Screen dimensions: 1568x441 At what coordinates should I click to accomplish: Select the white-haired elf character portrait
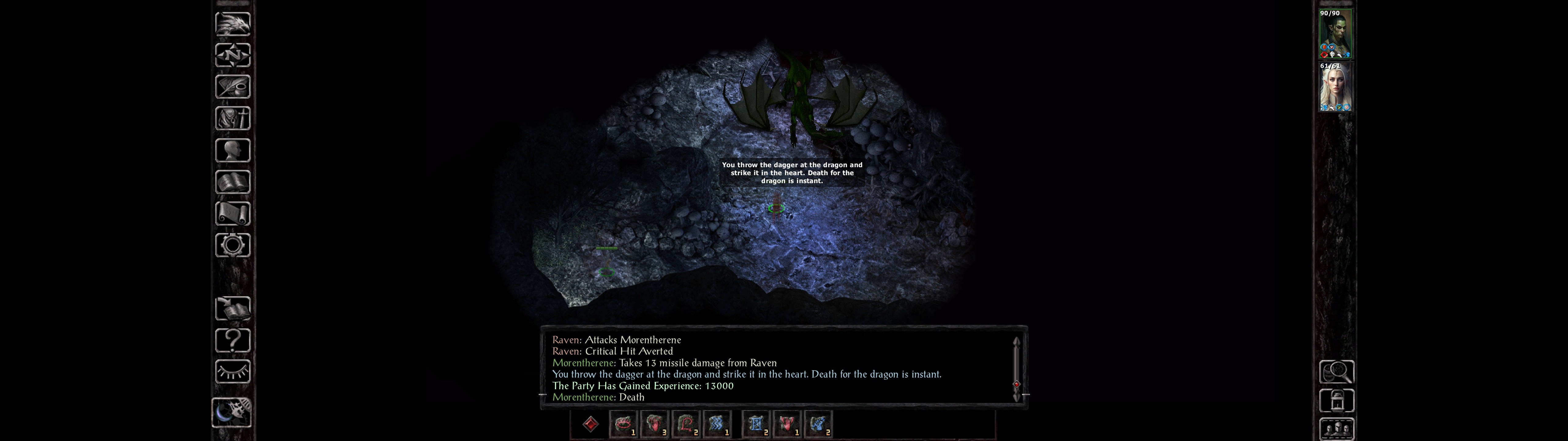click(x=1336, y=87)
